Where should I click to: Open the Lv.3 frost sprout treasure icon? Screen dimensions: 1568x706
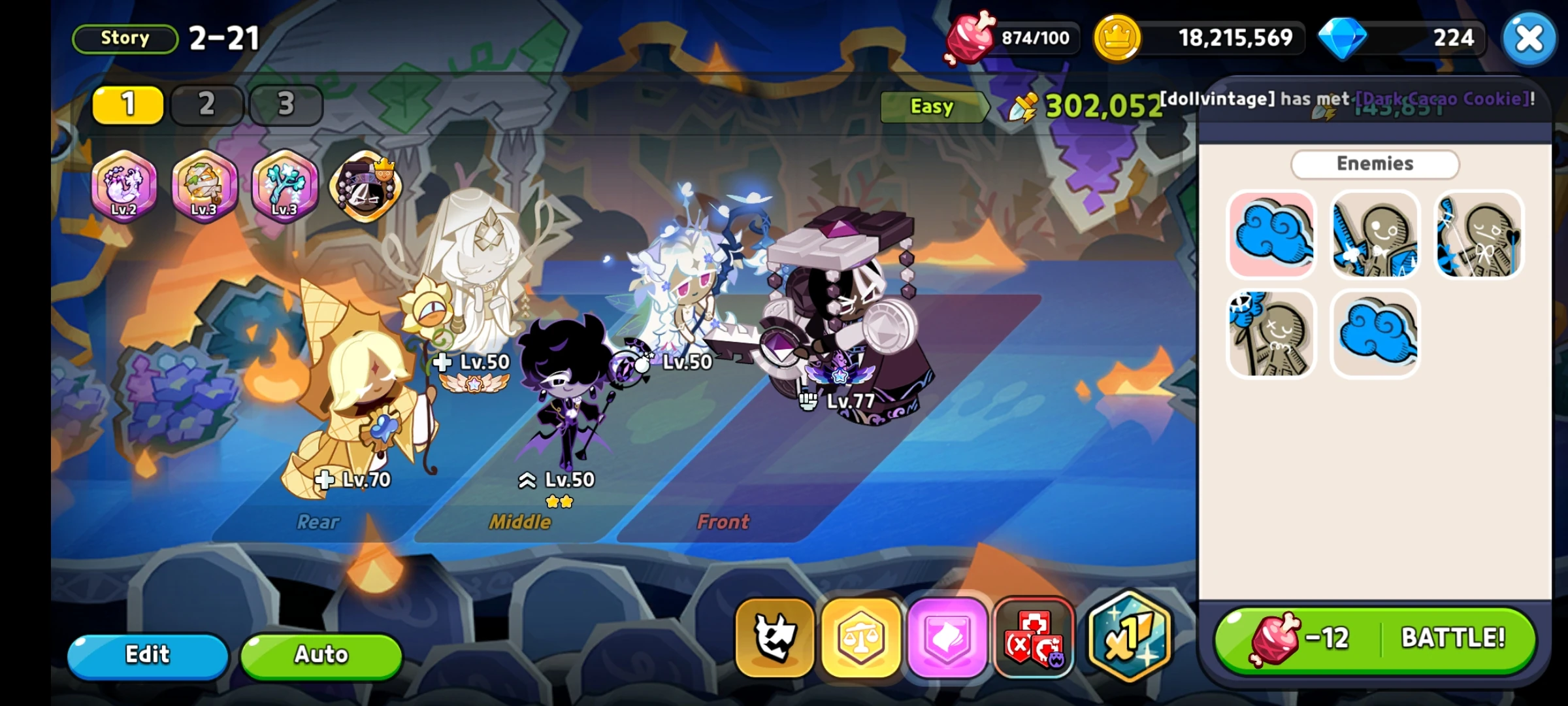(x=285, y=188)
